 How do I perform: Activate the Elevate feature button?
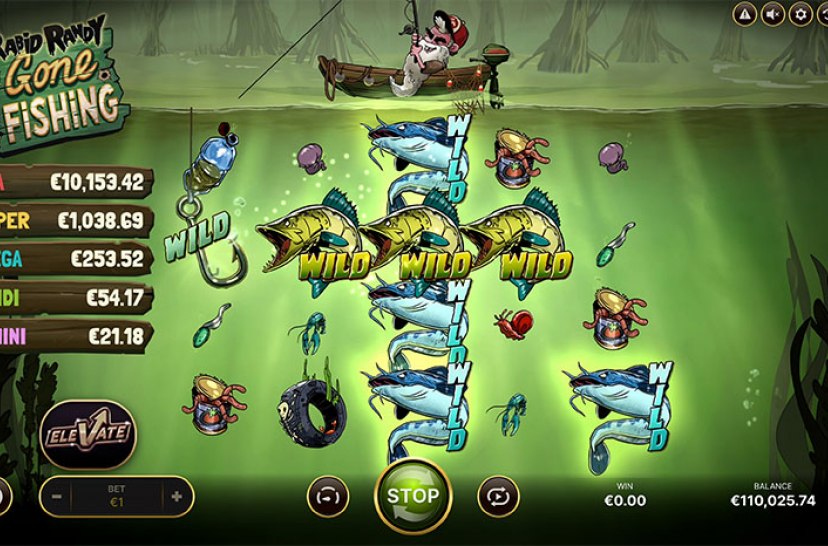[88, 434]
